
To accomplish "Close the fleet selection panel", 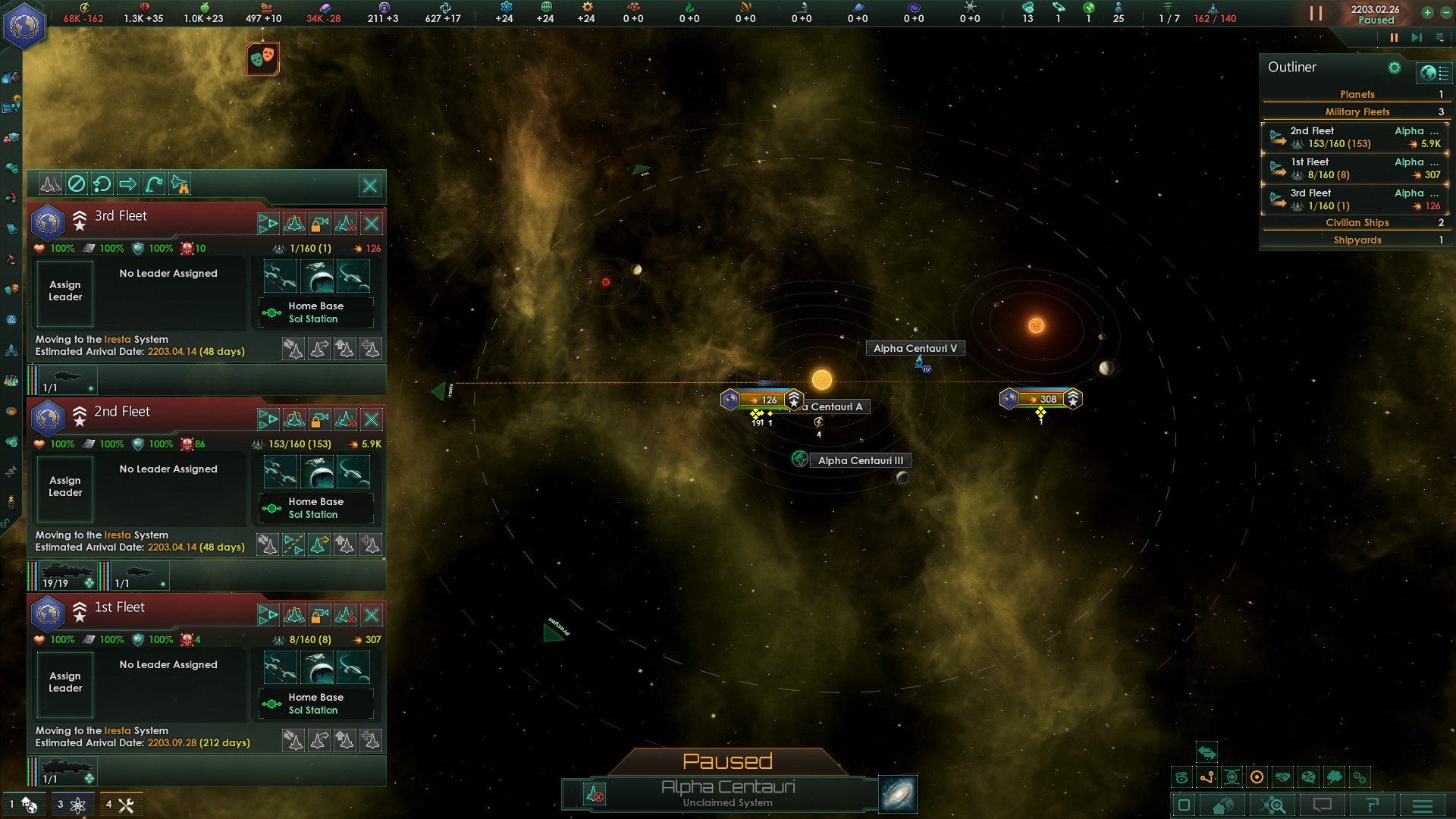I will 370,185.
